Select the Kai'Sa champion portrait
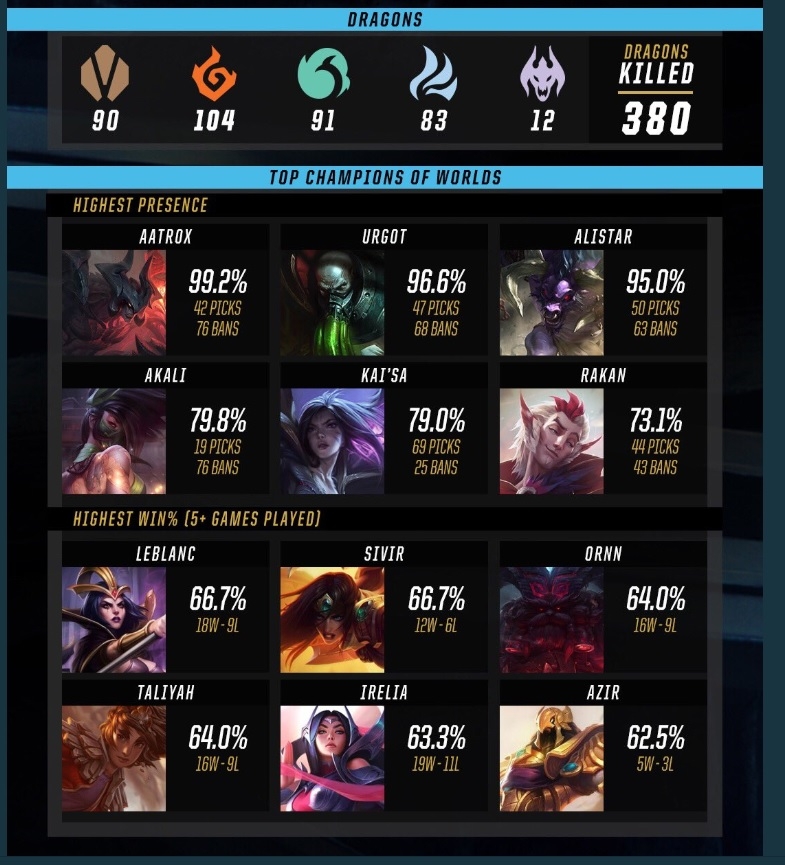Viewport: 785px width, 865px height. 332,441
